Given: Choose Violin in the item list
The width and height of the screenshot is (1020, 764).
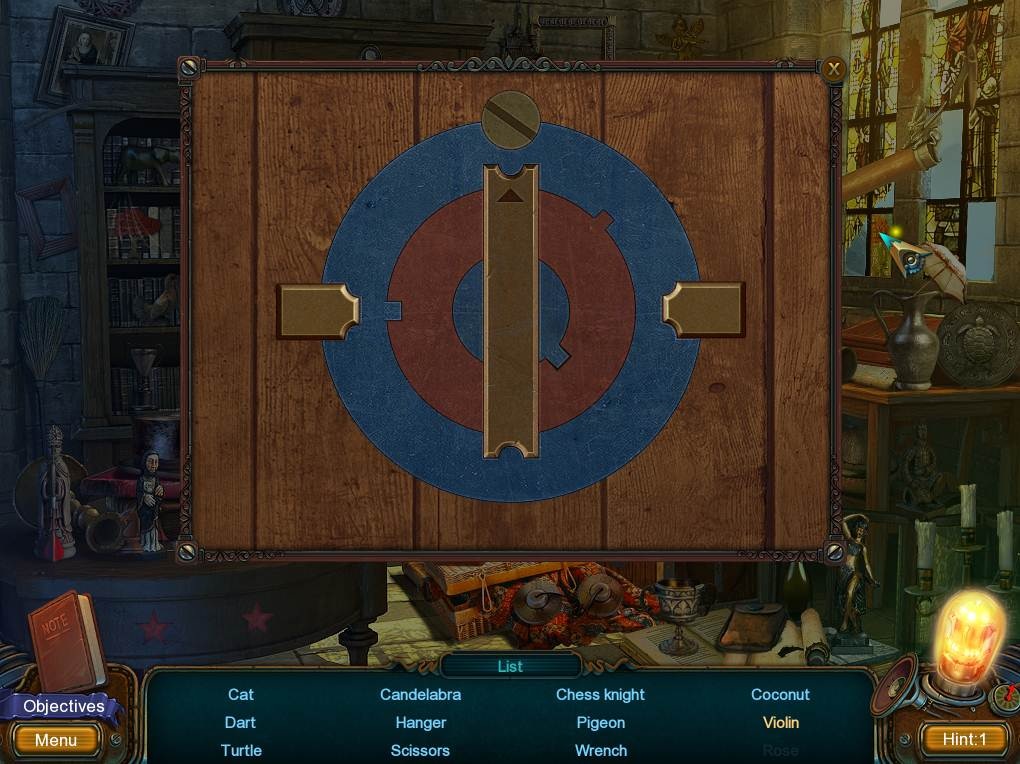Looking at the screenshot, I should (x=781, y=722).
